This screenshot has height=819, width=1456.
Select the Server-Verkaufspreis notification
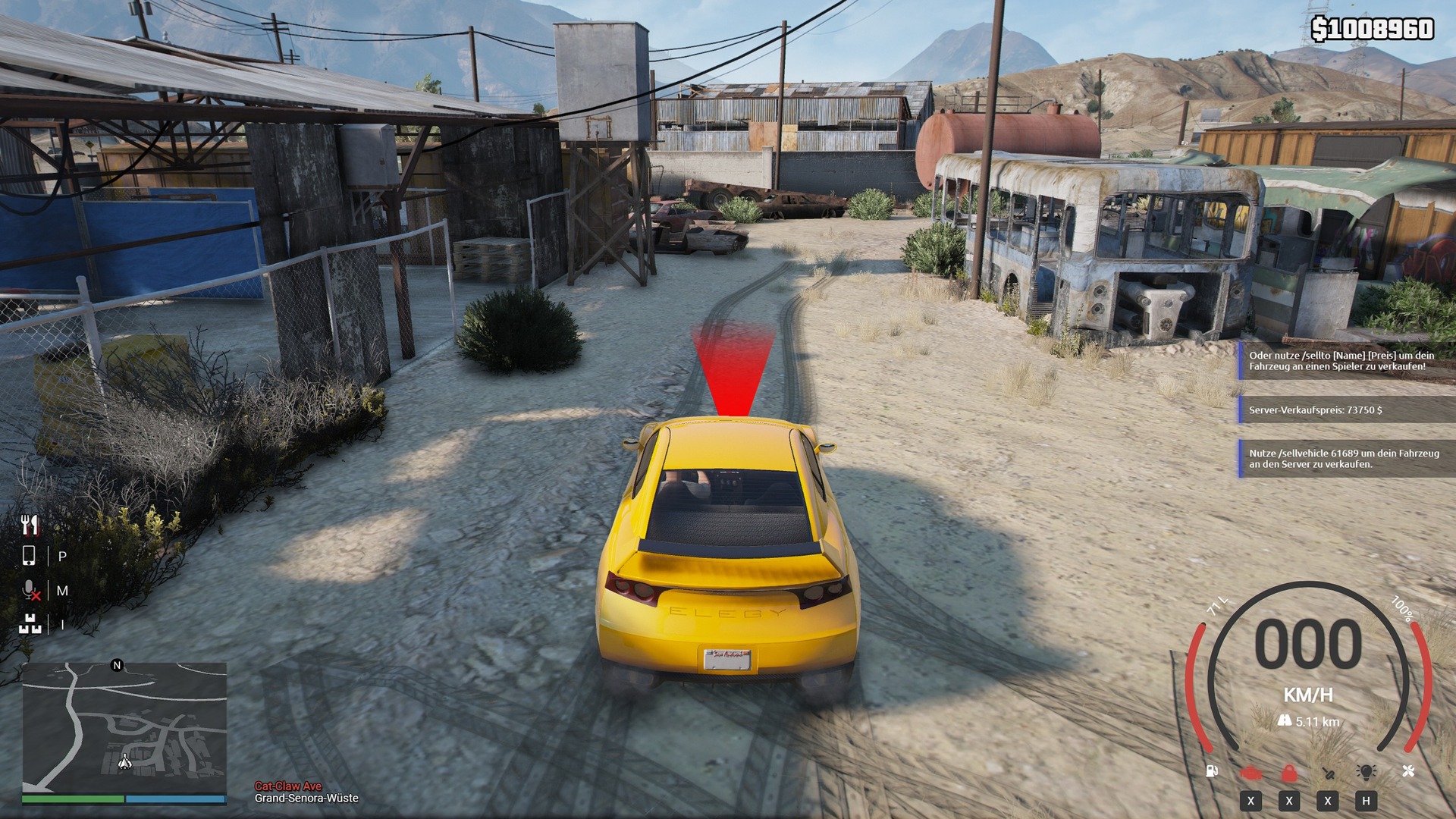point(1346,410)
